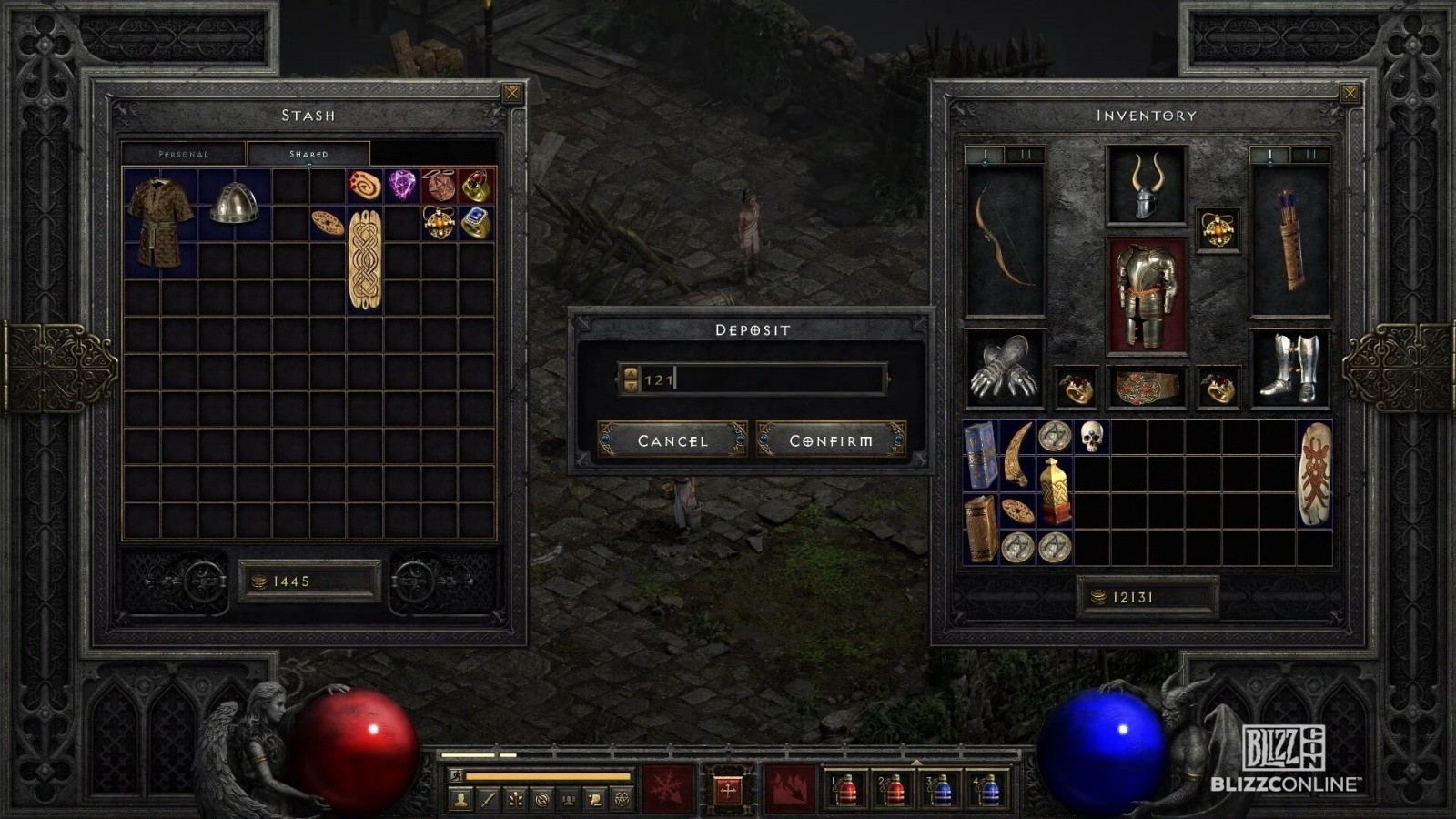
Task: Select the equipped plate armor
Action: pos(1146,296)
